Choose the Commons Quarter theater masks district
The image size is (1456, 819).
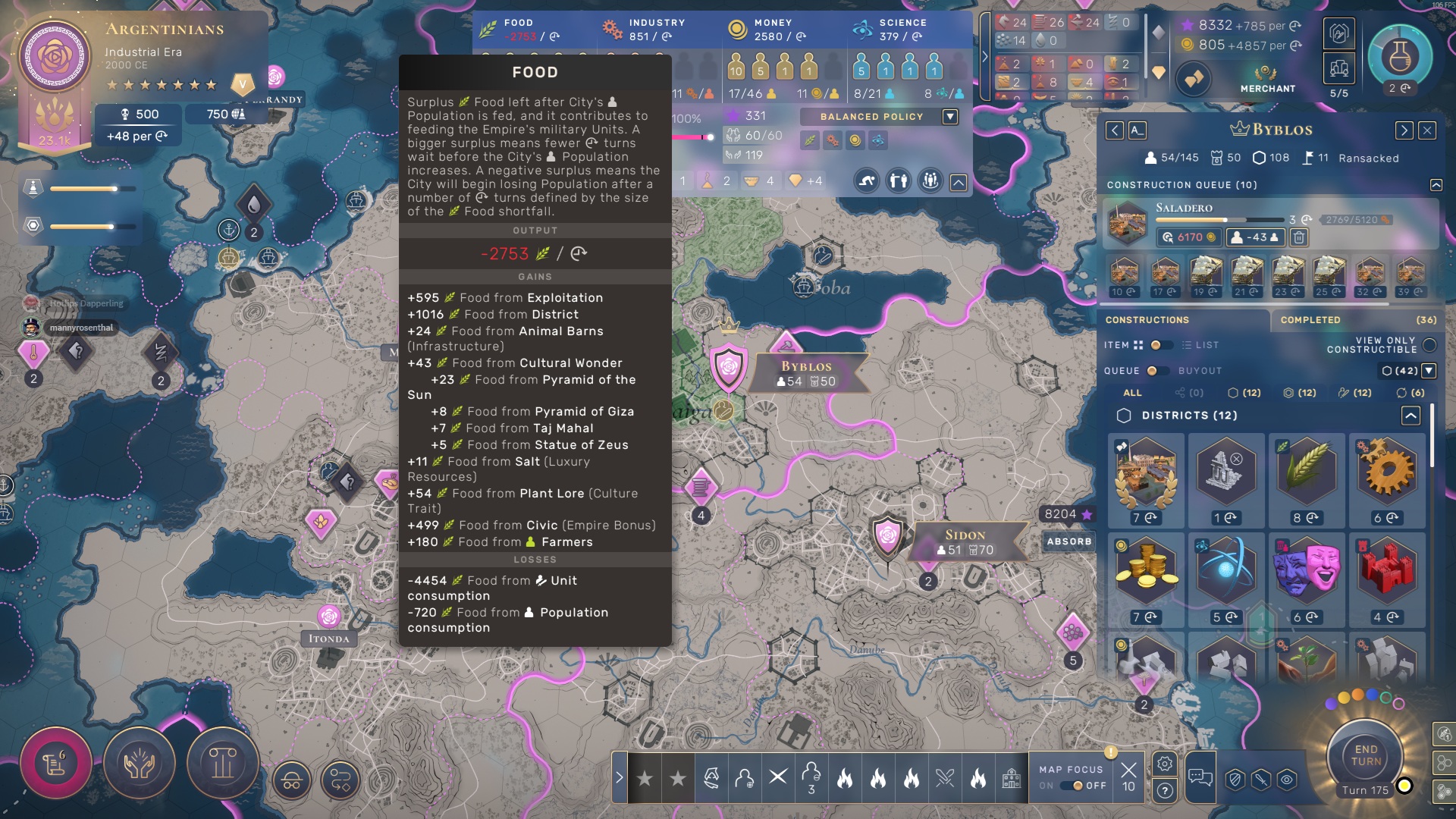click(1307, 573)
